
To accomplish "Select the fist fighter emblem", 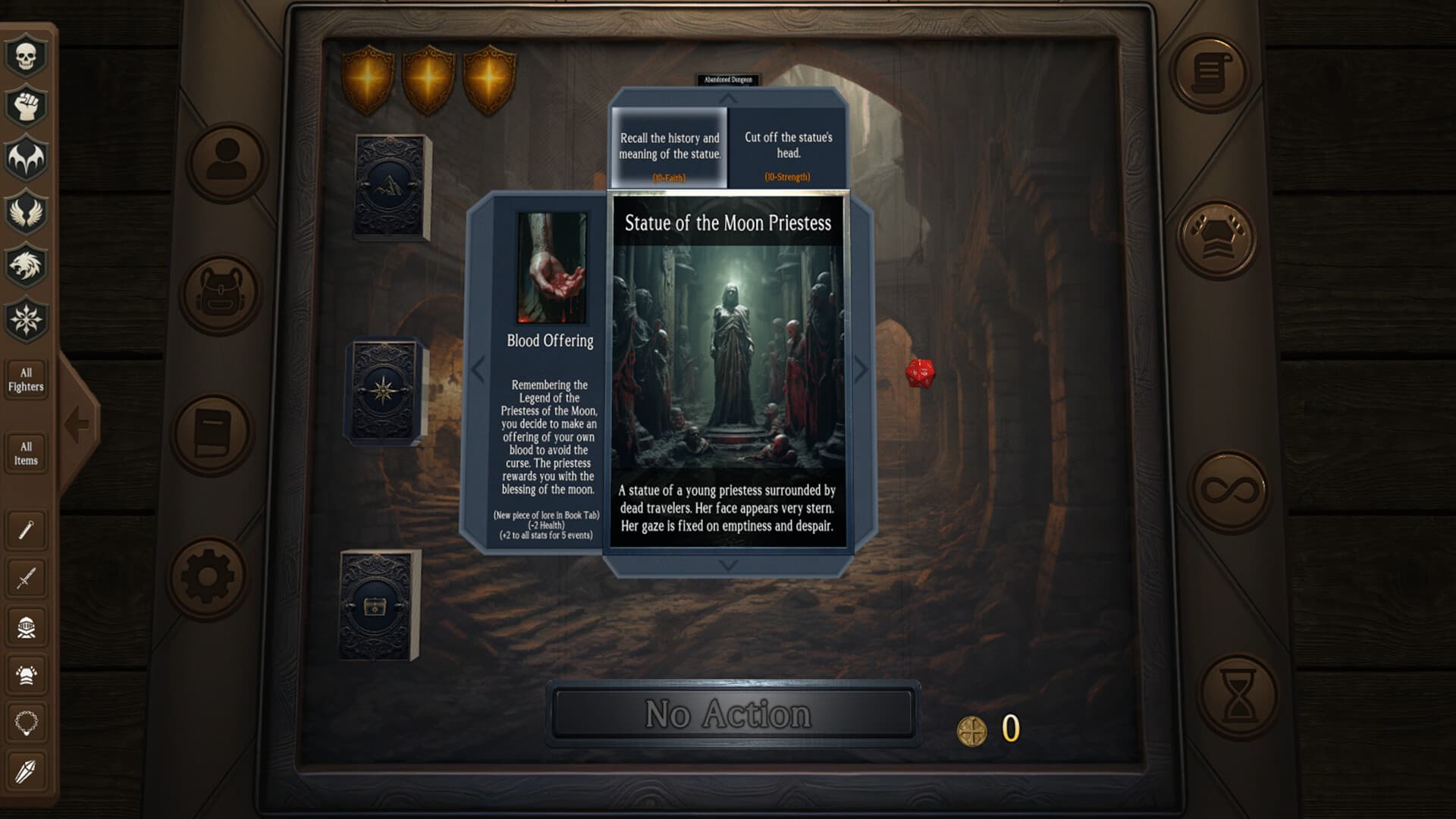I will [x=25, y=106].
